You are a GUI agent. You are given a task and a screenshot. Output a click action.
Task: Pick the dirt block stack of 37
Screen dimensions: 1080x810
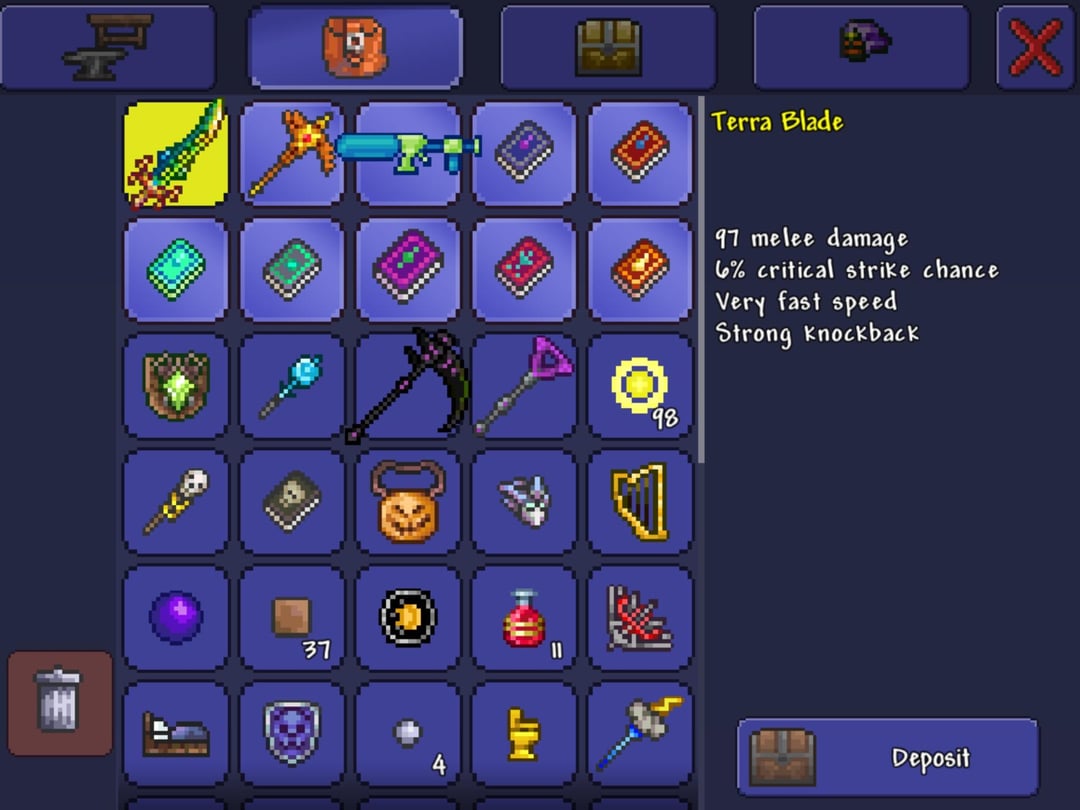292,618
